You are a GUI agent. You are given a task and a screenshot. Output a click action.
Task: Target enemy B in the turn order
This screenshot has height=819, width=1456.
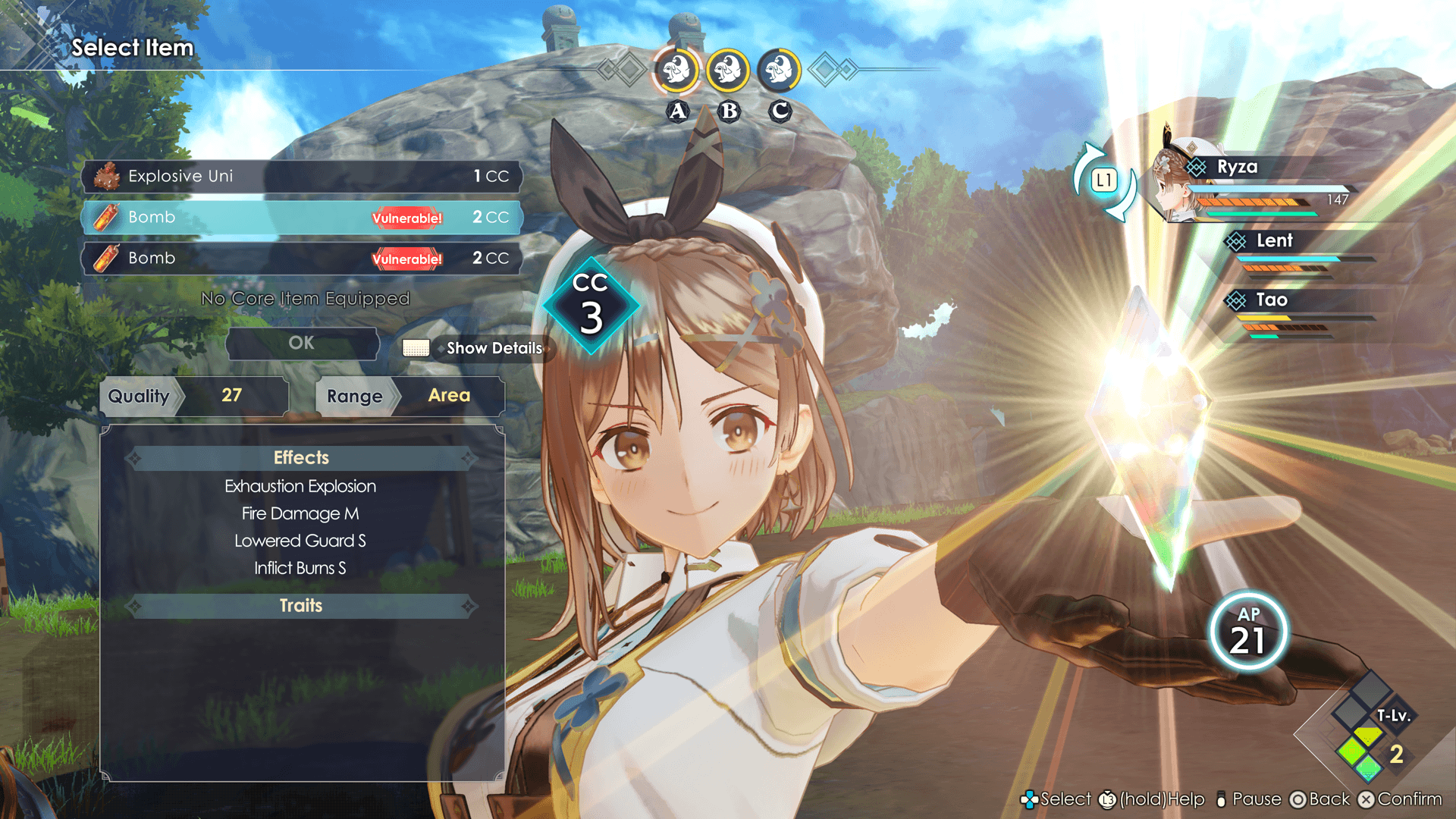[x=728, y=71]
